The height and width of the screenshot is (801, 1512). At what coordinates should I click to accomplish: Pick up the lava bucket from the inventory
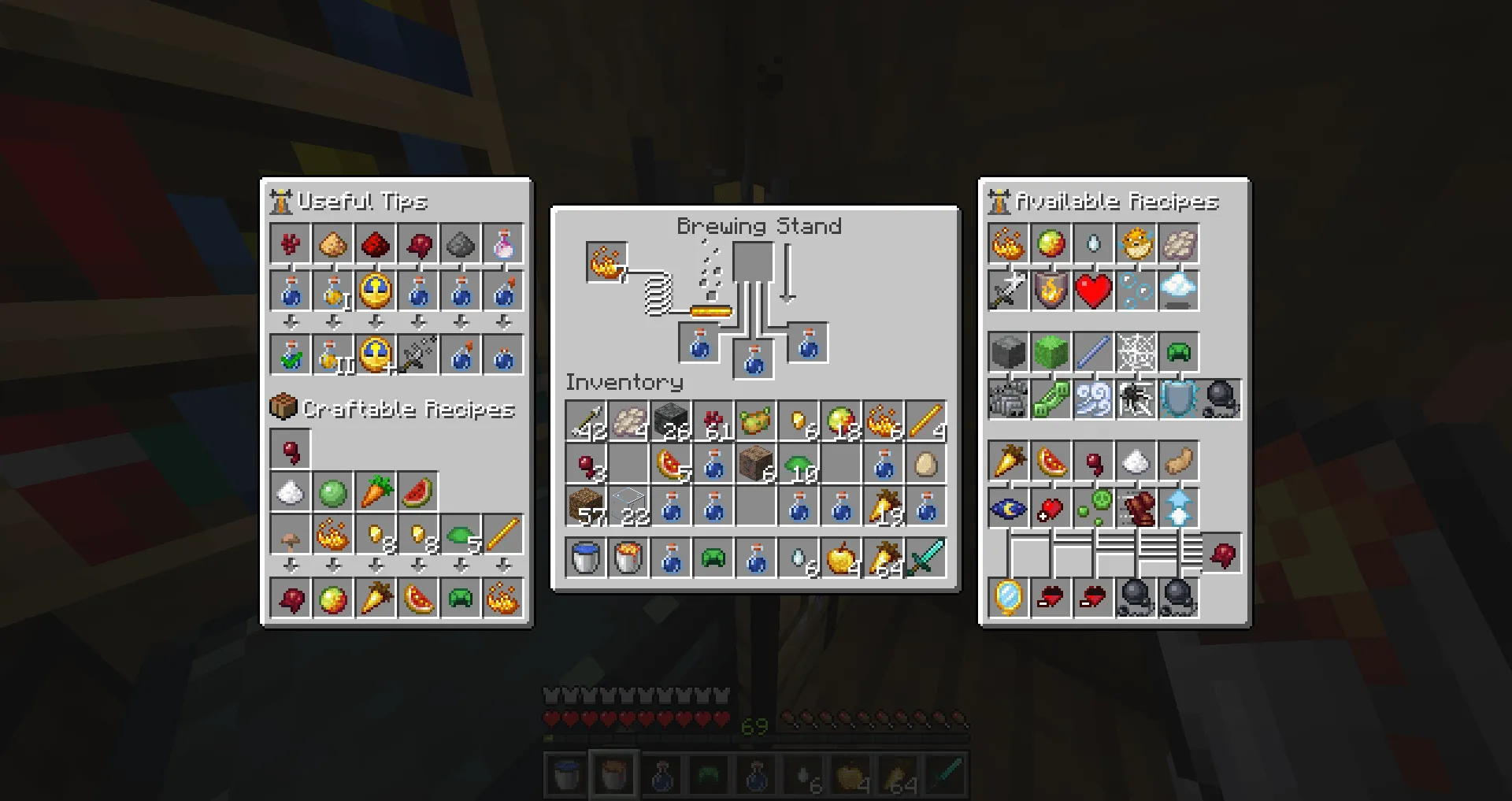(628, 558)
